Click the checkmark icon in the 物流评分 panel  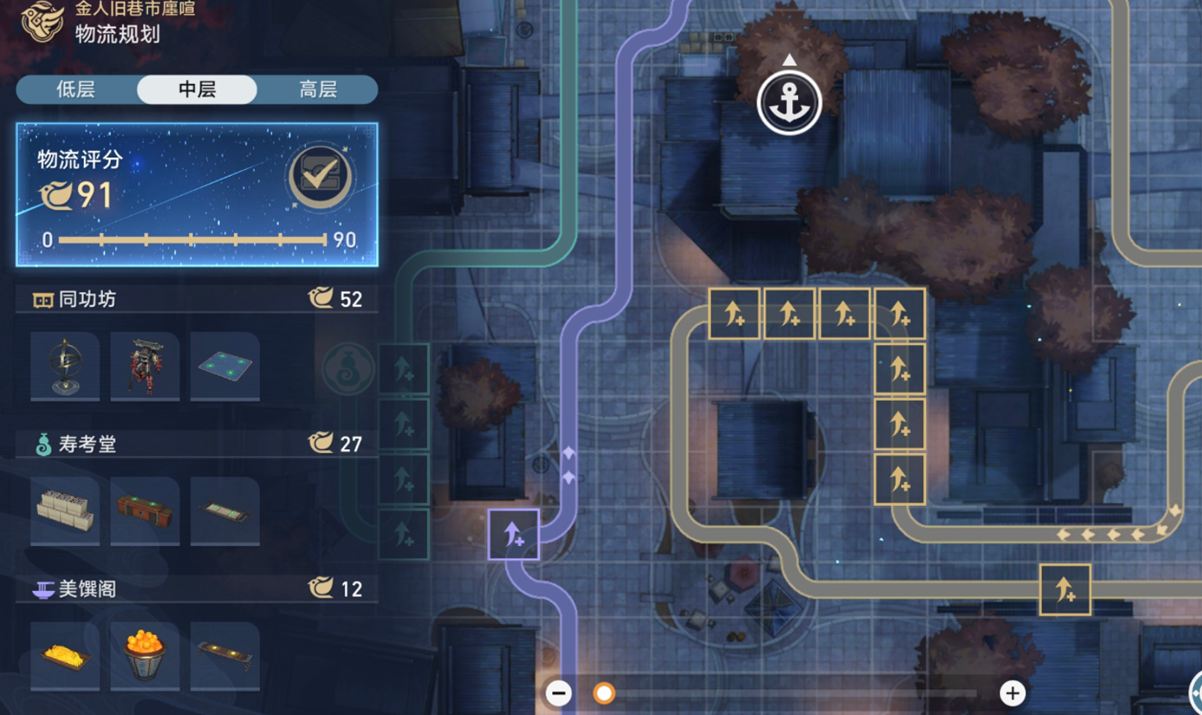point(319,178)
